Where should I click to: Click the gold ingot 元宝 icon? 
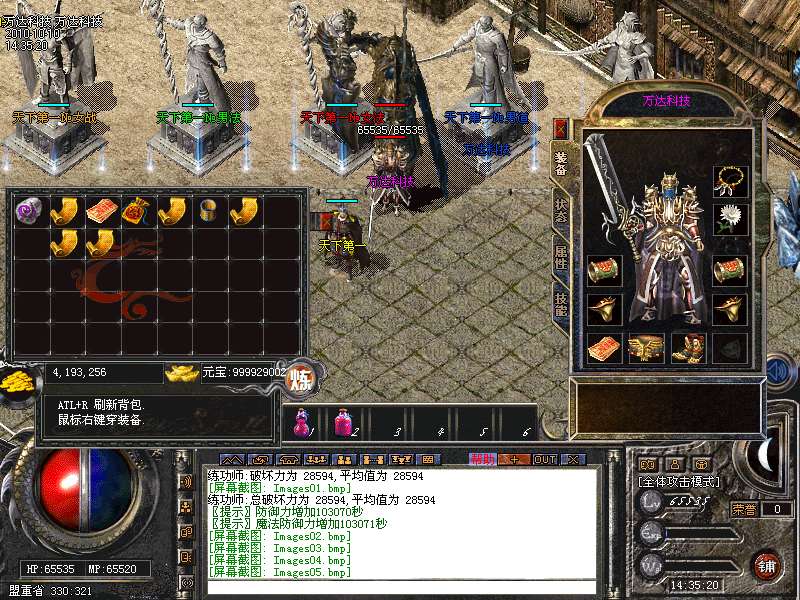(182, 373)
